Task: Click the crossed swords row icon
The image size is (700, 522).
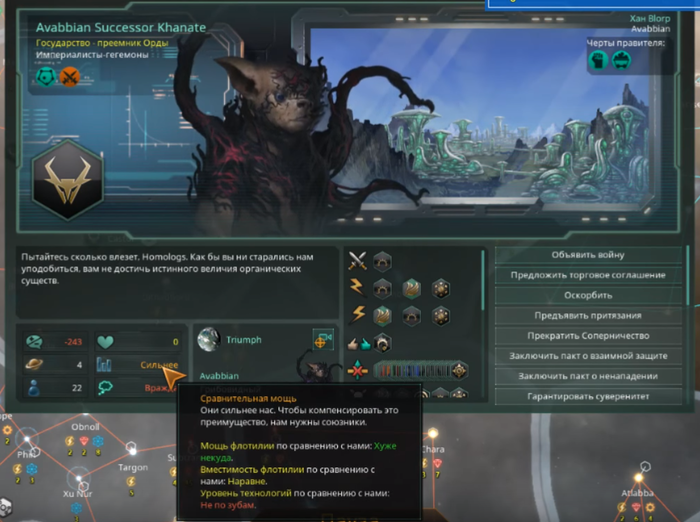Action: 357,262
